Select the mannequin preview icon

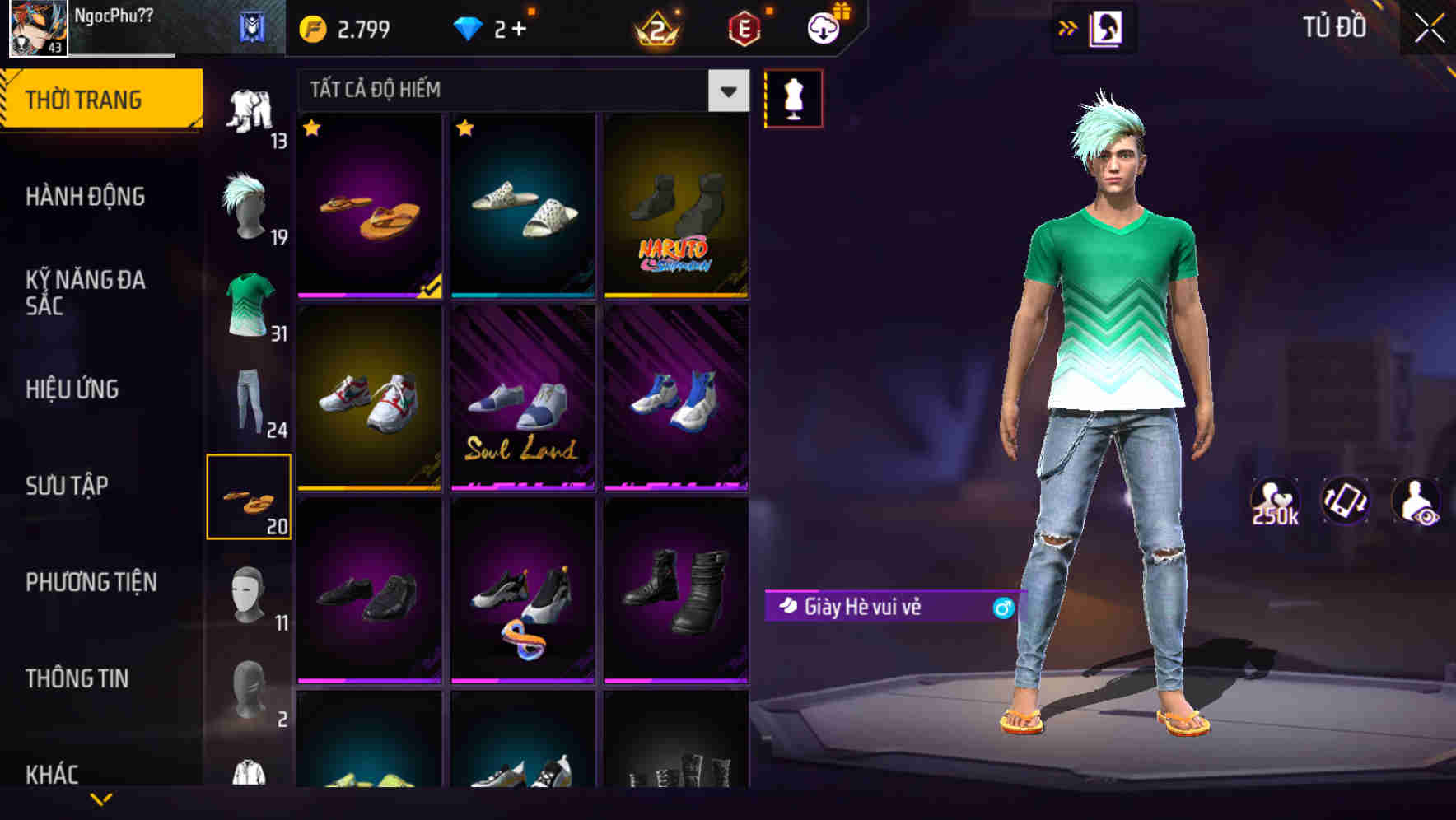(793, 98)
